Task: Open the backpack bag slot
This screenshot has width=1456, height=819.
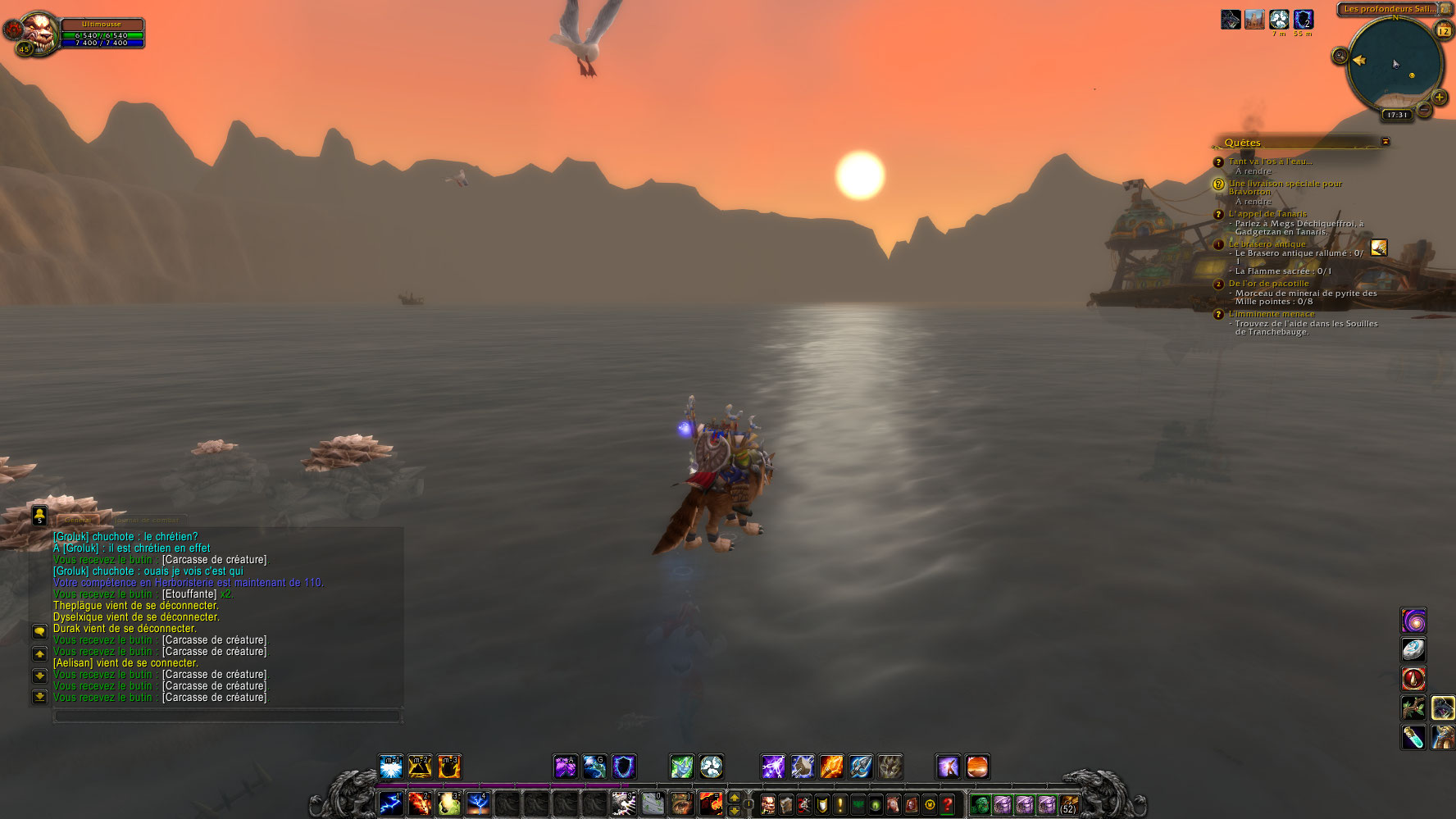Action: tap(1069, 803)
